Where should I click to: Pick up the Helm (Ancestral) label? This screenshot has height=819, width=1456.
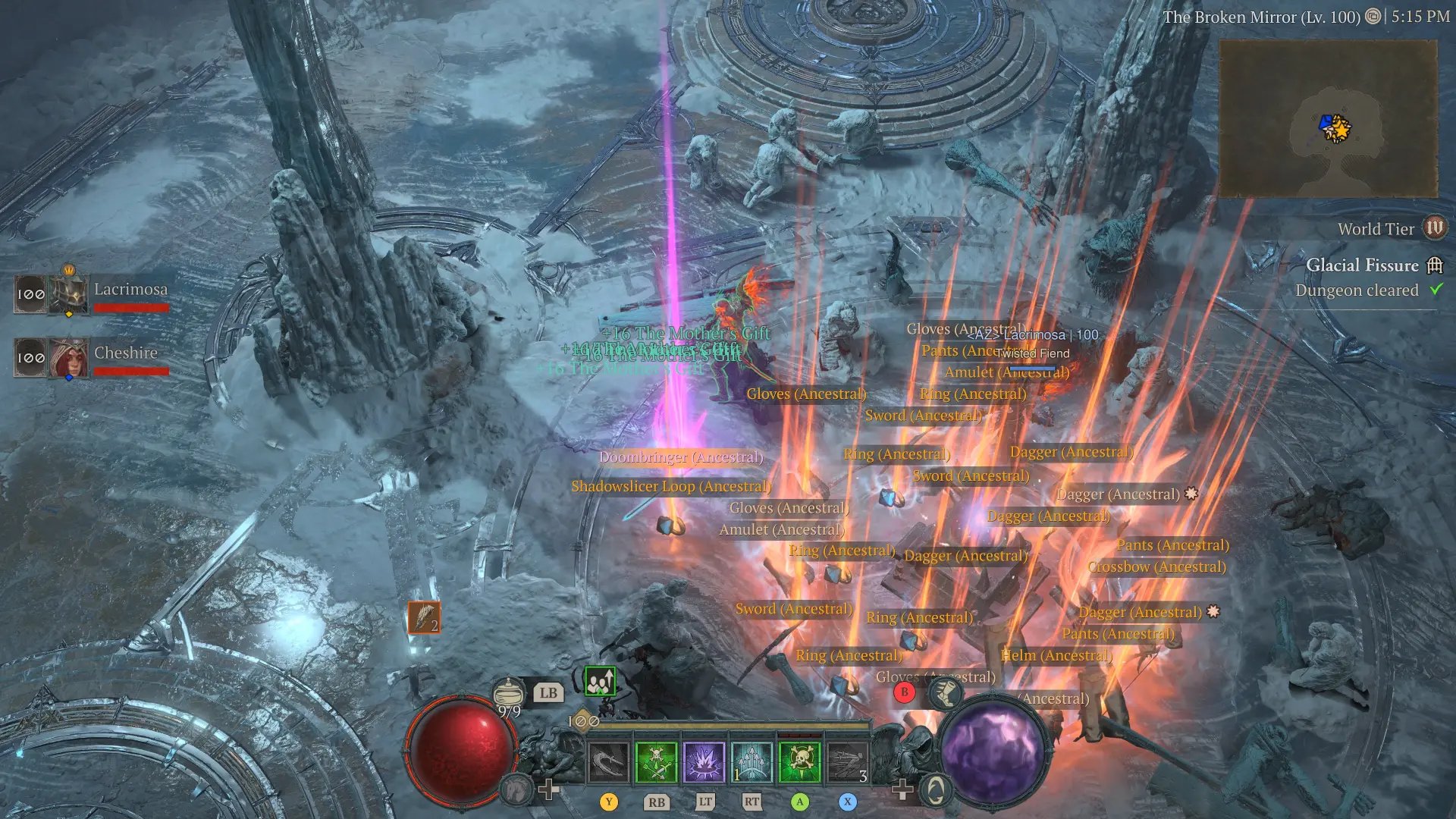pyautogui.click(x=1056, y=655)
